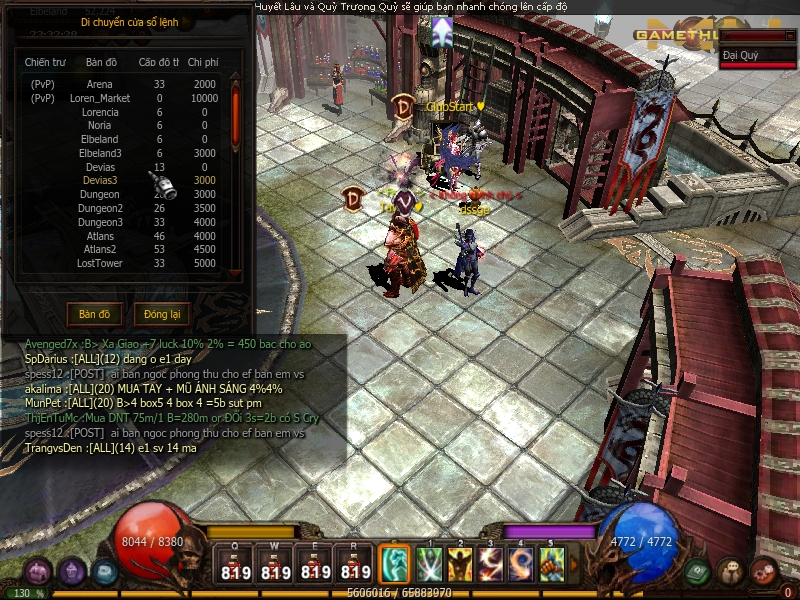The width and height of the screenshot is (800, 600).
Task: Select Arena in the warp list
Action: pos(100,85)
